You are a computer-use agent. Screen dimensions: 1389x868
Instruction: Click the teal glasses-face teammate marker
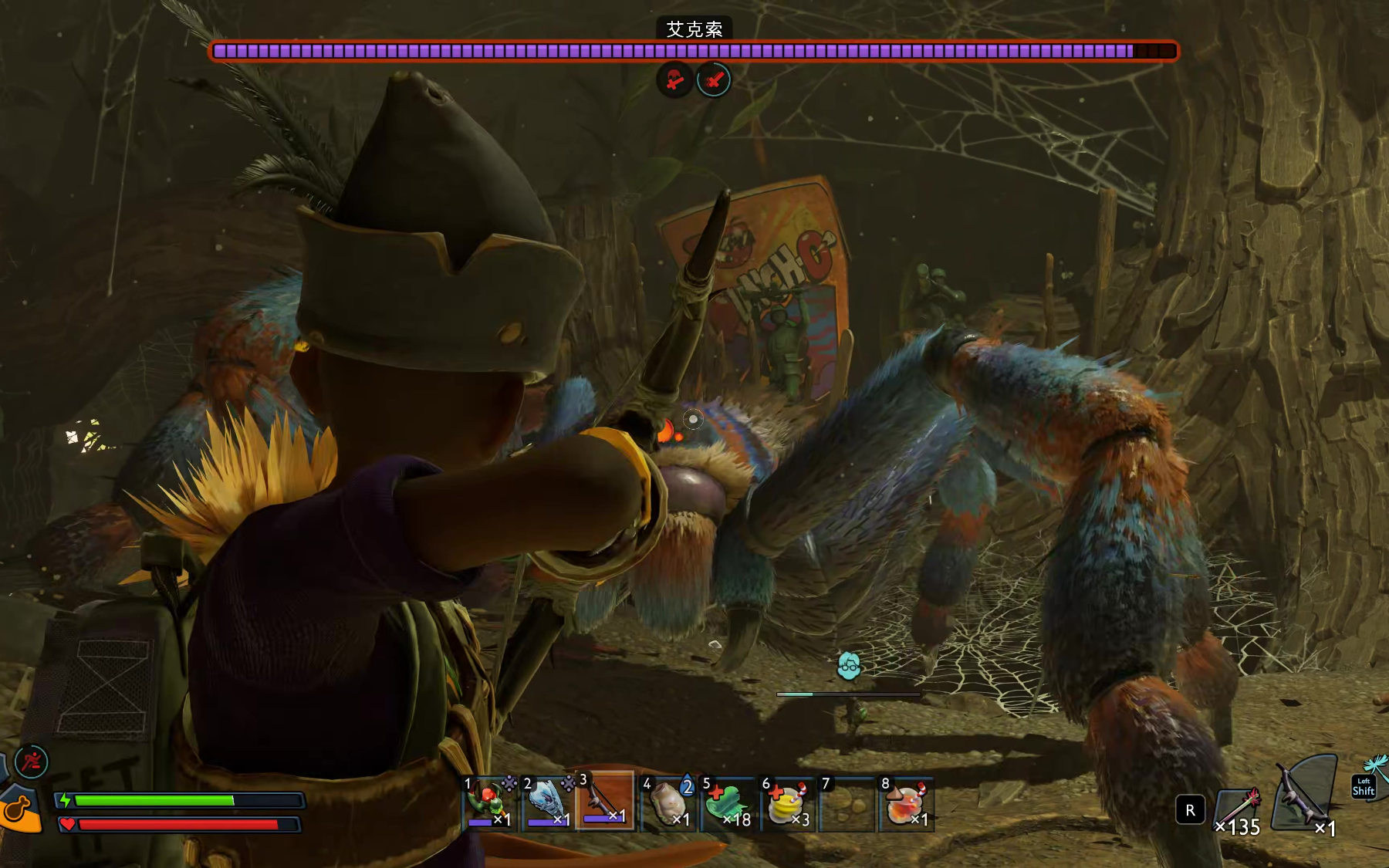pos(849,665)
